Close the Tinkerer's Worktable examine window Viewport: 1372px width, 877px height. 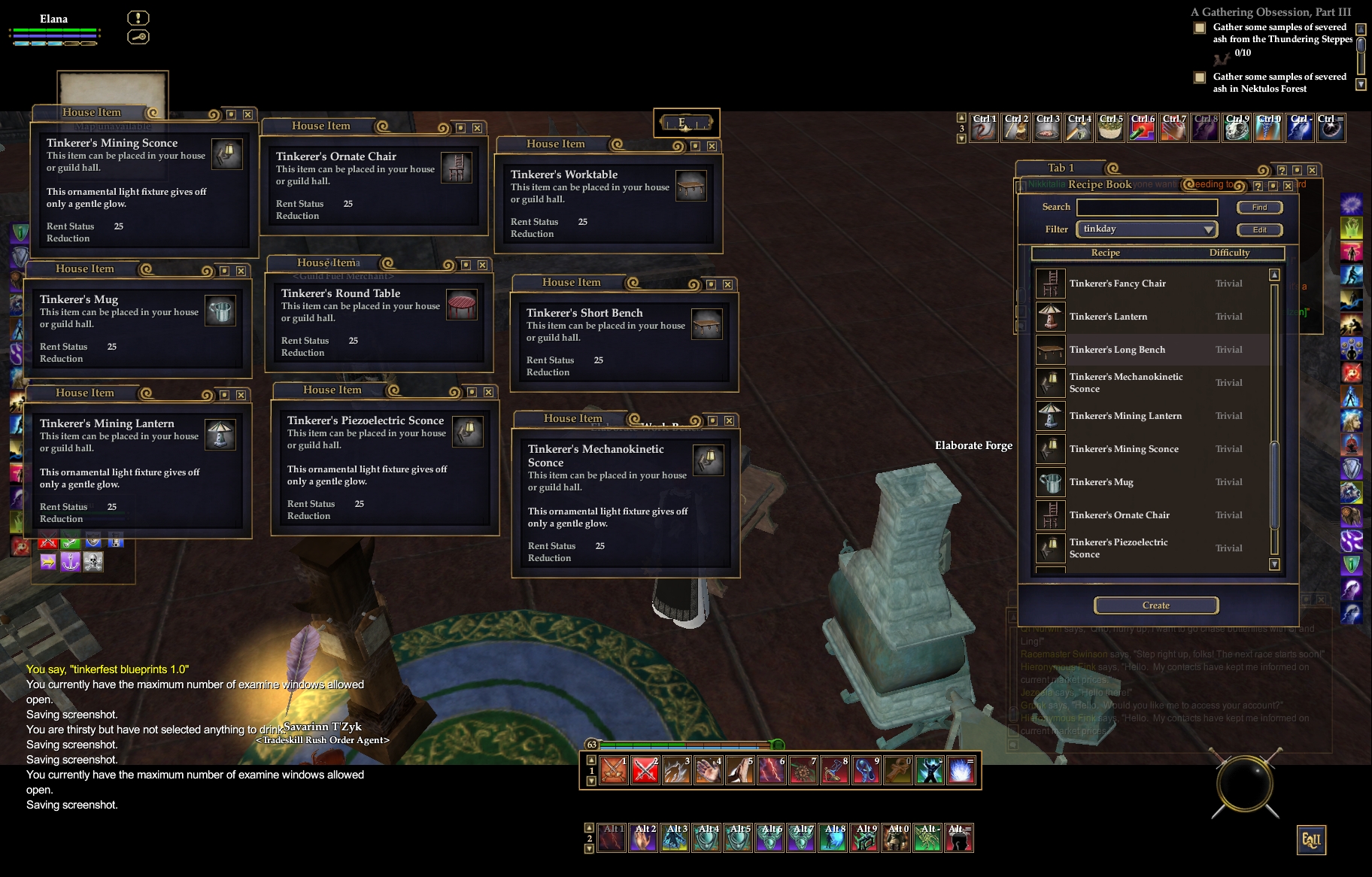tap(712, 146)
